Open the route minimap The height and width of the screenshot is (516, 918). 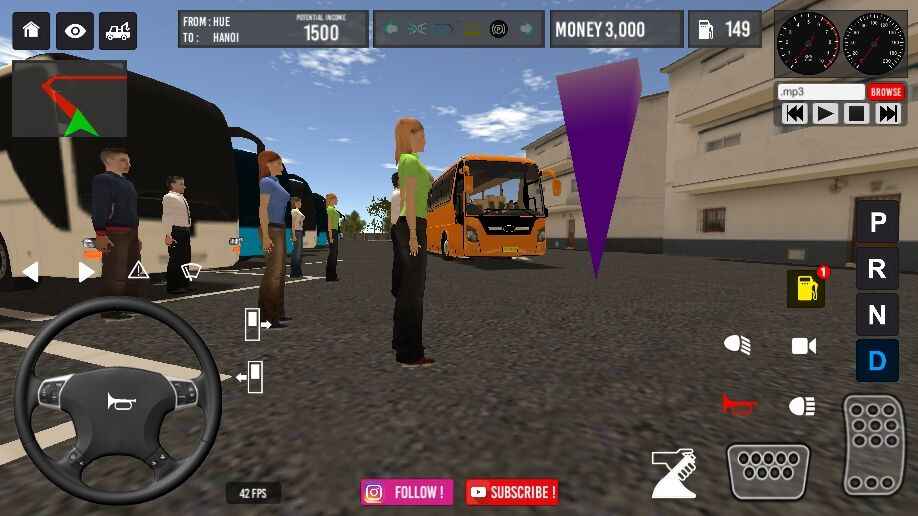pyautogui.click(x=69, y=99)
